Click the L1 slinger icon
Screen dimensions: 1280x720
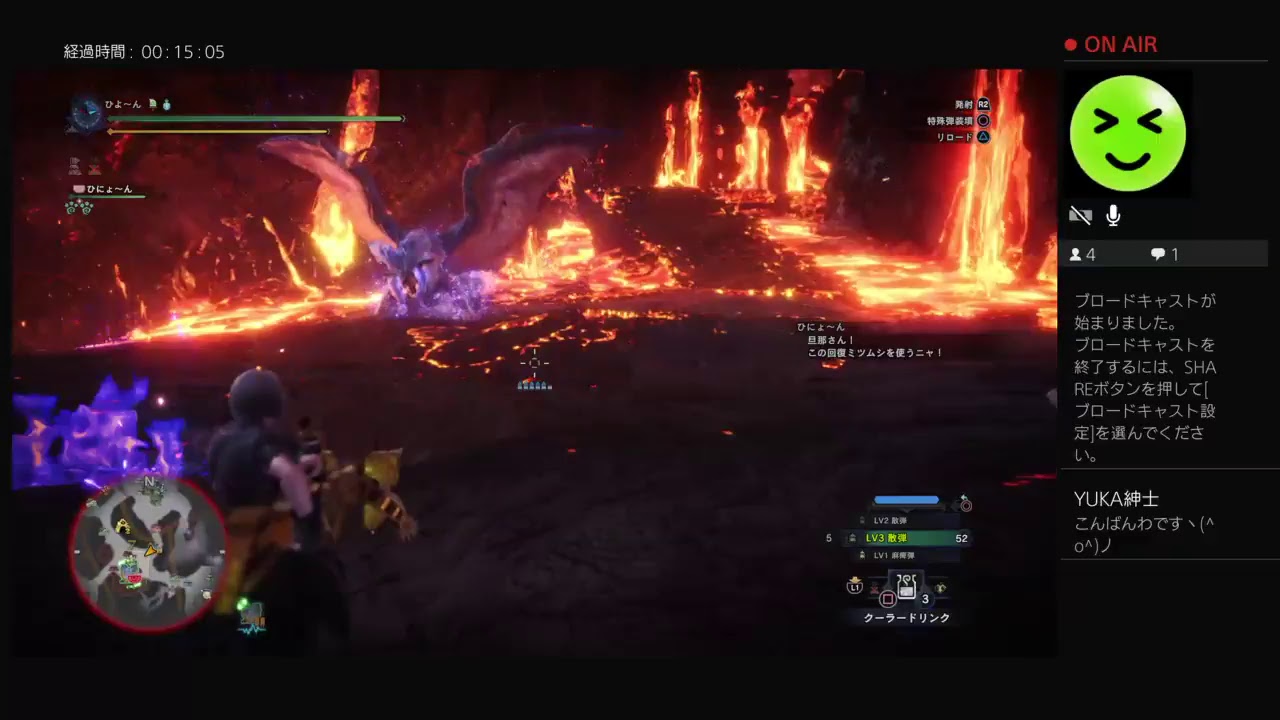[853, 586]
